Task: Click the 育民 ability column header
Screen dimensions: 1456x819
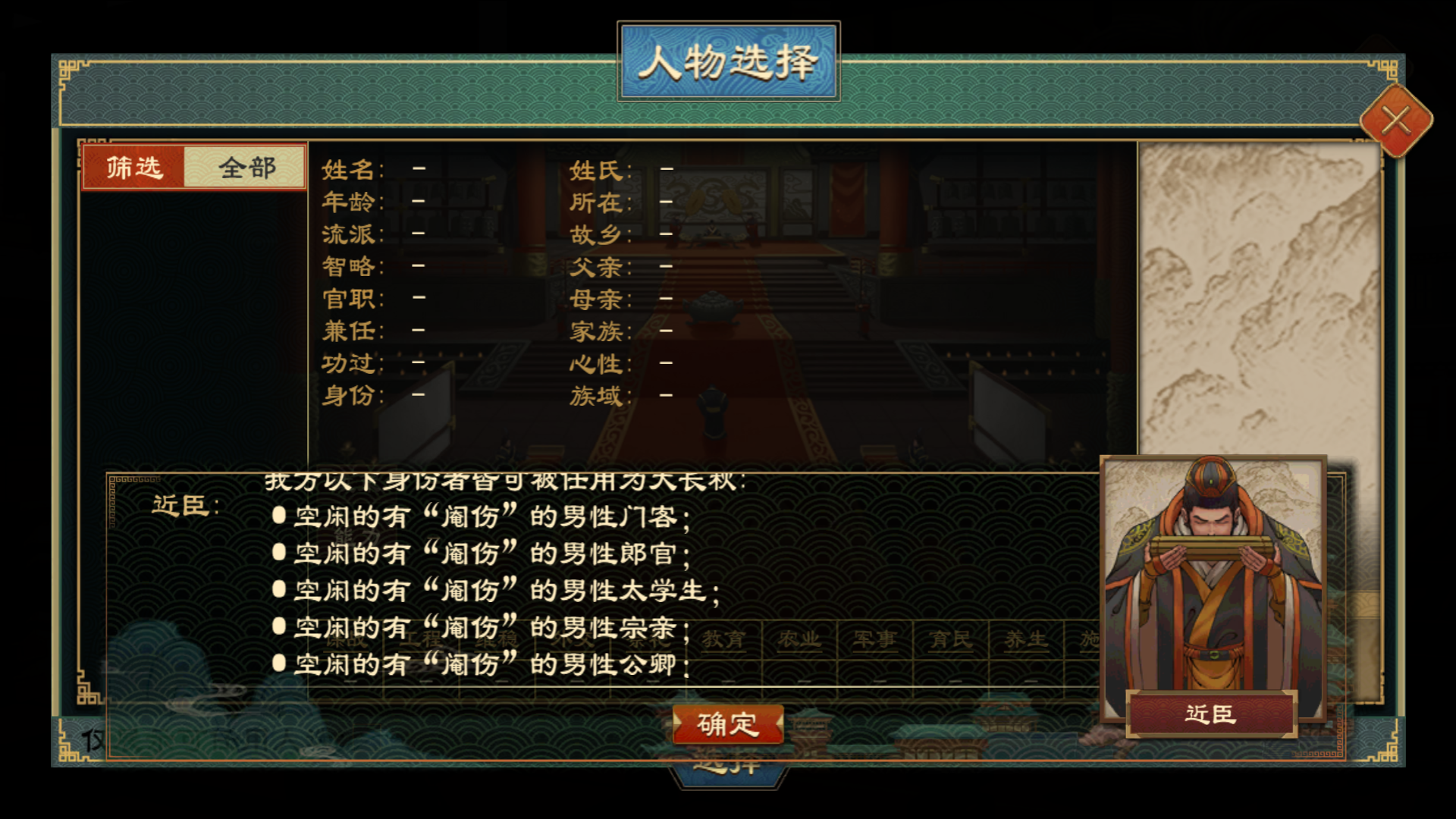Action: (x=952, y=639)
